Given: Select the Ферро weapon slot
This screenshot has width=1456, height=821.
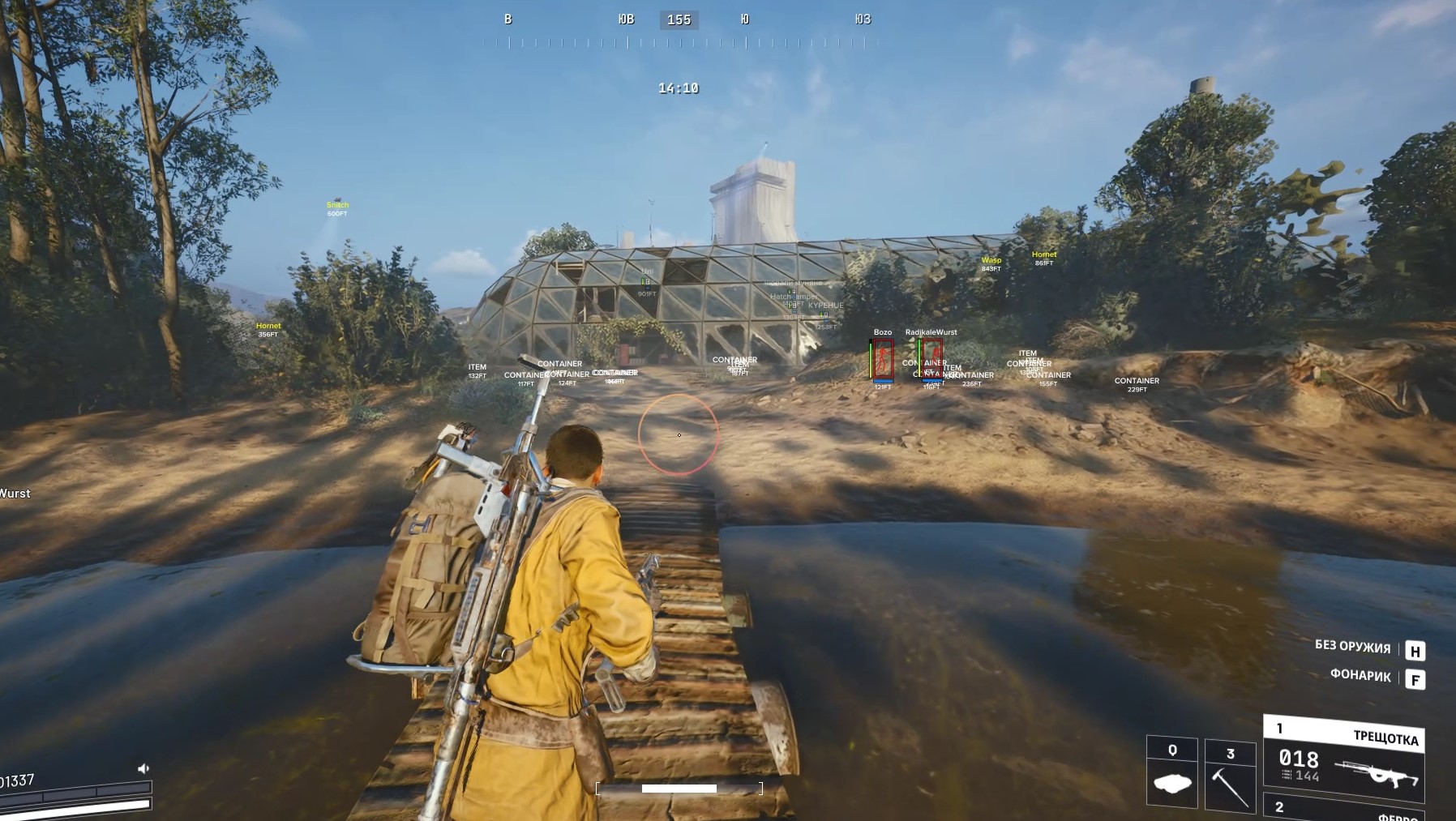Looking at the screenshot, I should (1344, 807).
